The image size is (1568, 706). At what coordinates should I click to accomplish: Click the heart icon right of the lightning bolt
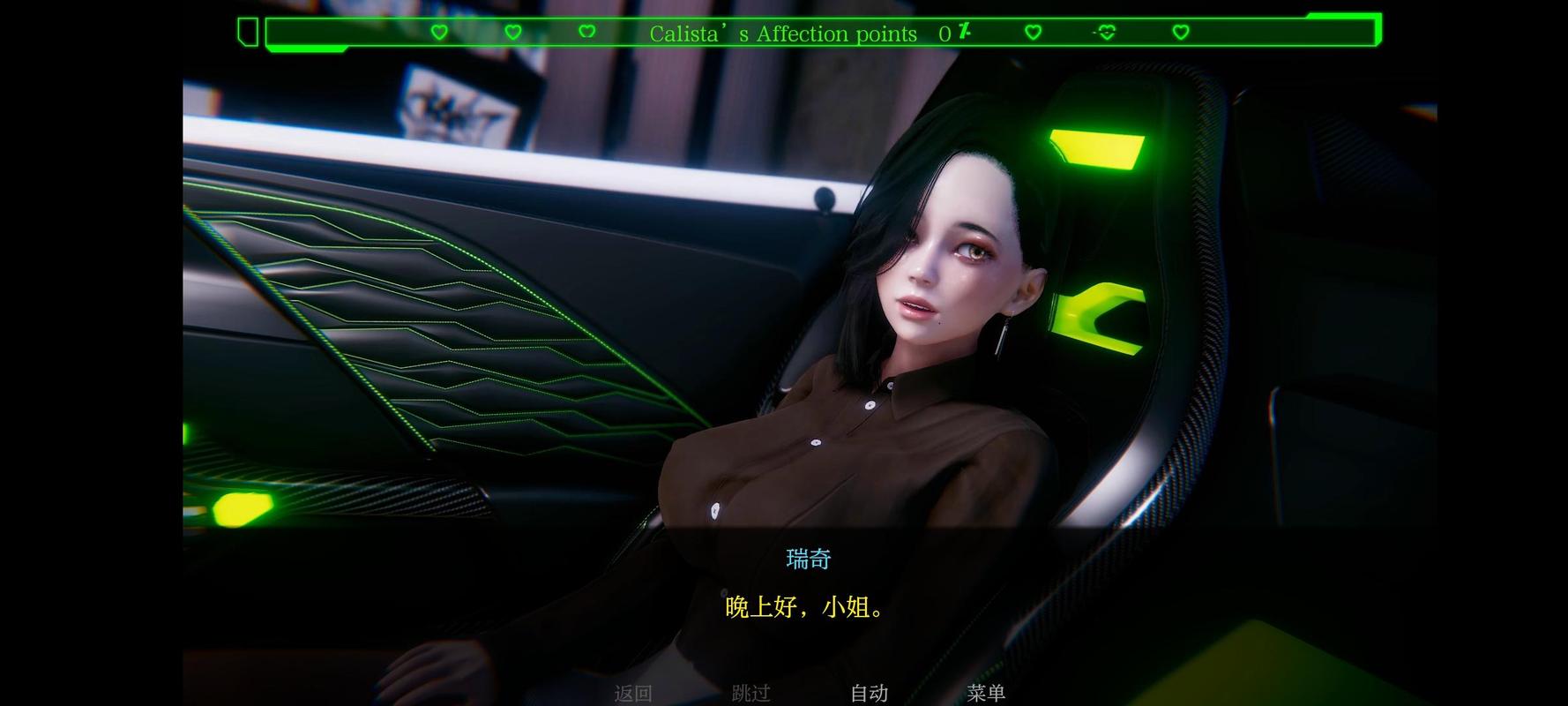(1033, 32)
